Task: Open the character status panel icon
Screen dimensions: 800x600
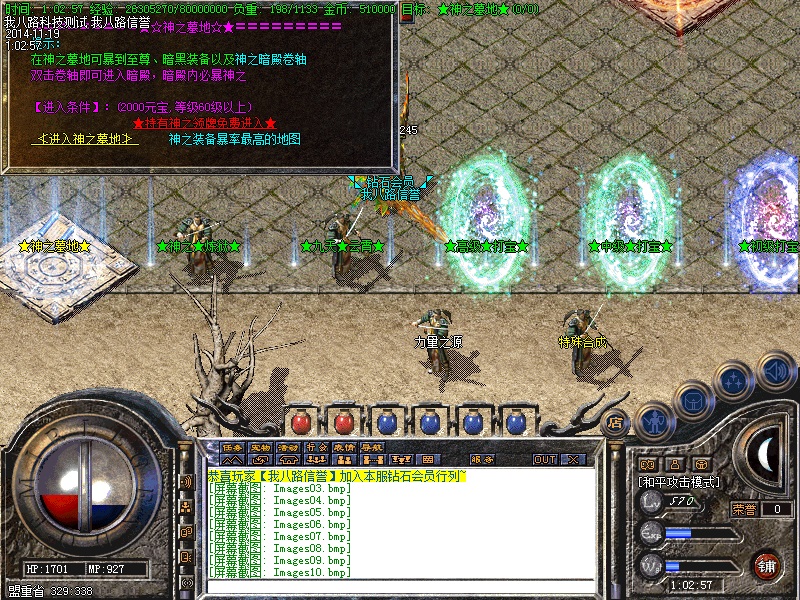Action: click(654, 421)
